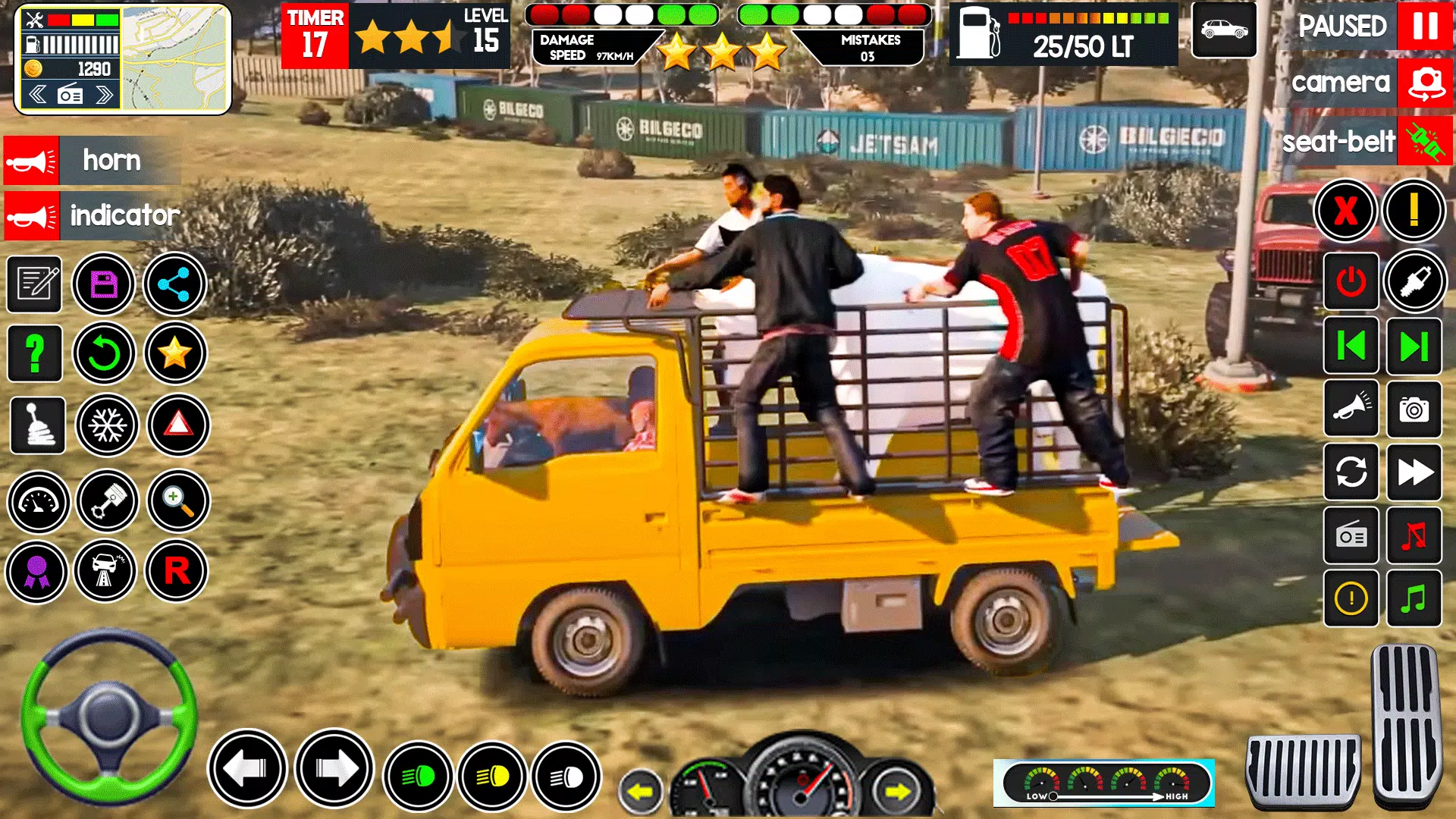Click the engine piston icon
Viewport: 1456px width, 819px height.
[107, 502]
